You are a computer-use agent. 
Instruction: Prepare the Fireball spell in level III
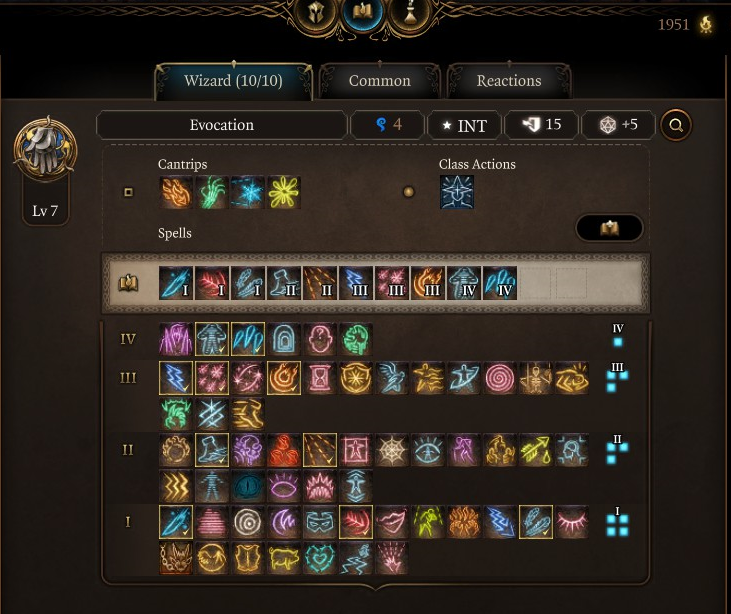tap(284, 378)
